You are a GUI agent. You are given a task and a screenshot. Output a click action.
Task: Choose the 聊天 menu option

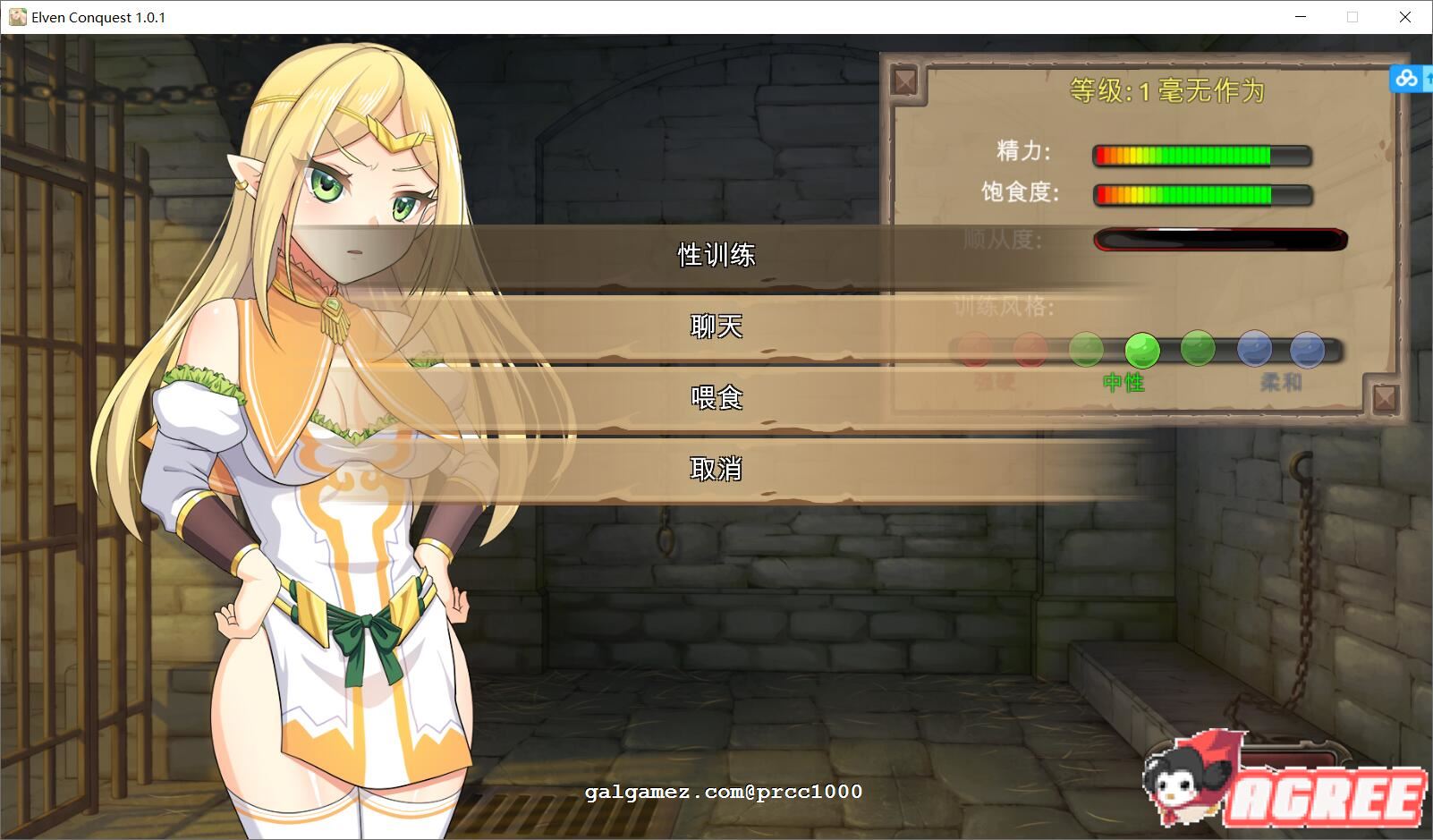pyautogui.click(x=716, y=327)
